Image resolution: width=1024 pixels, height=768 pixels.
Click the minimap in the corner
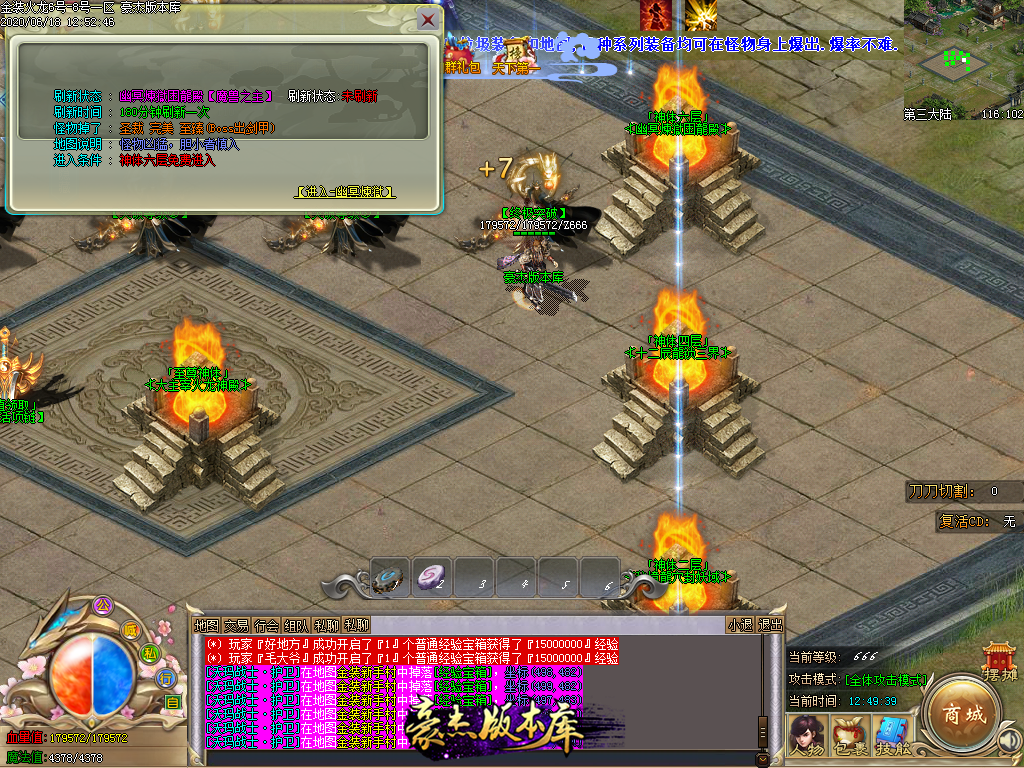(x=963, y=55)
